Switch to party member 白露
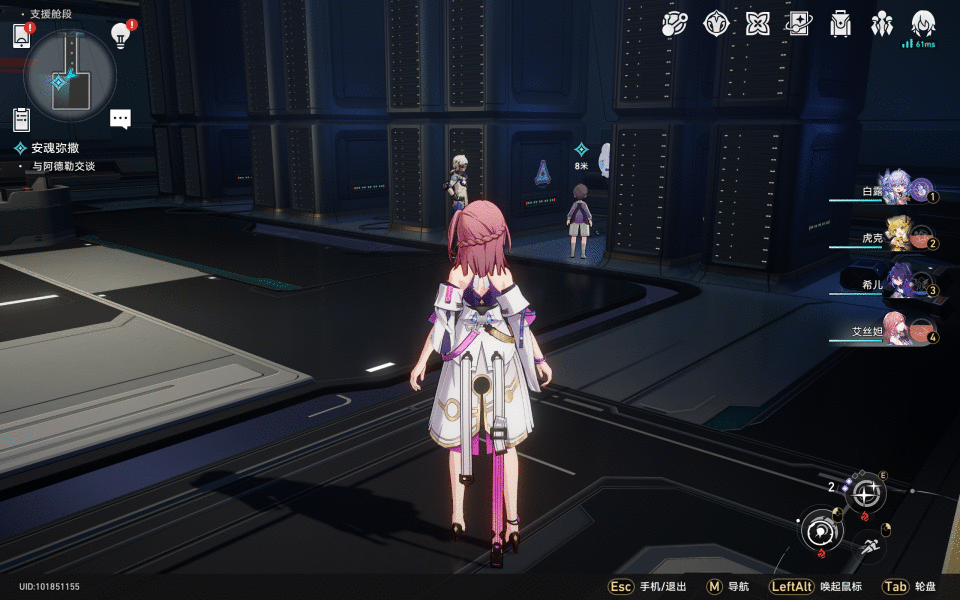The image size is (960, 600). (898, 189)
